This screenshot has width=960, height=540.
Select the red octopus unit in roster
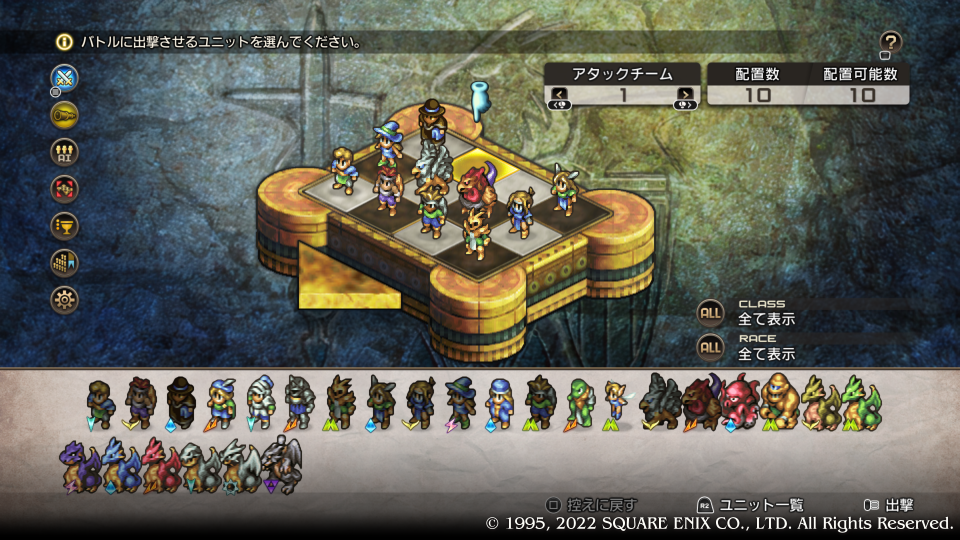click(x=740, y=402)
